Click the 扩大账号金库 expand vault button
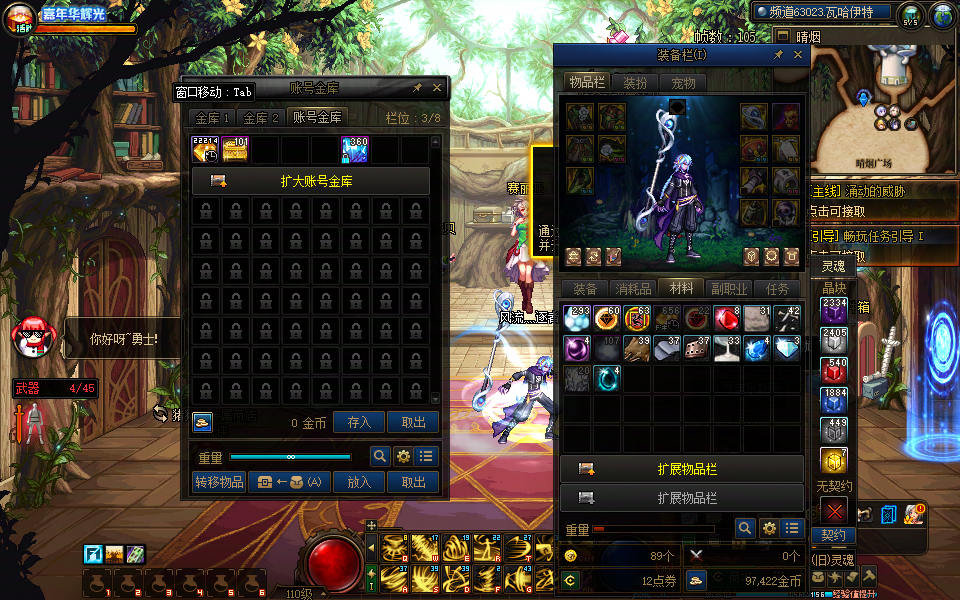 coord(311,182)
